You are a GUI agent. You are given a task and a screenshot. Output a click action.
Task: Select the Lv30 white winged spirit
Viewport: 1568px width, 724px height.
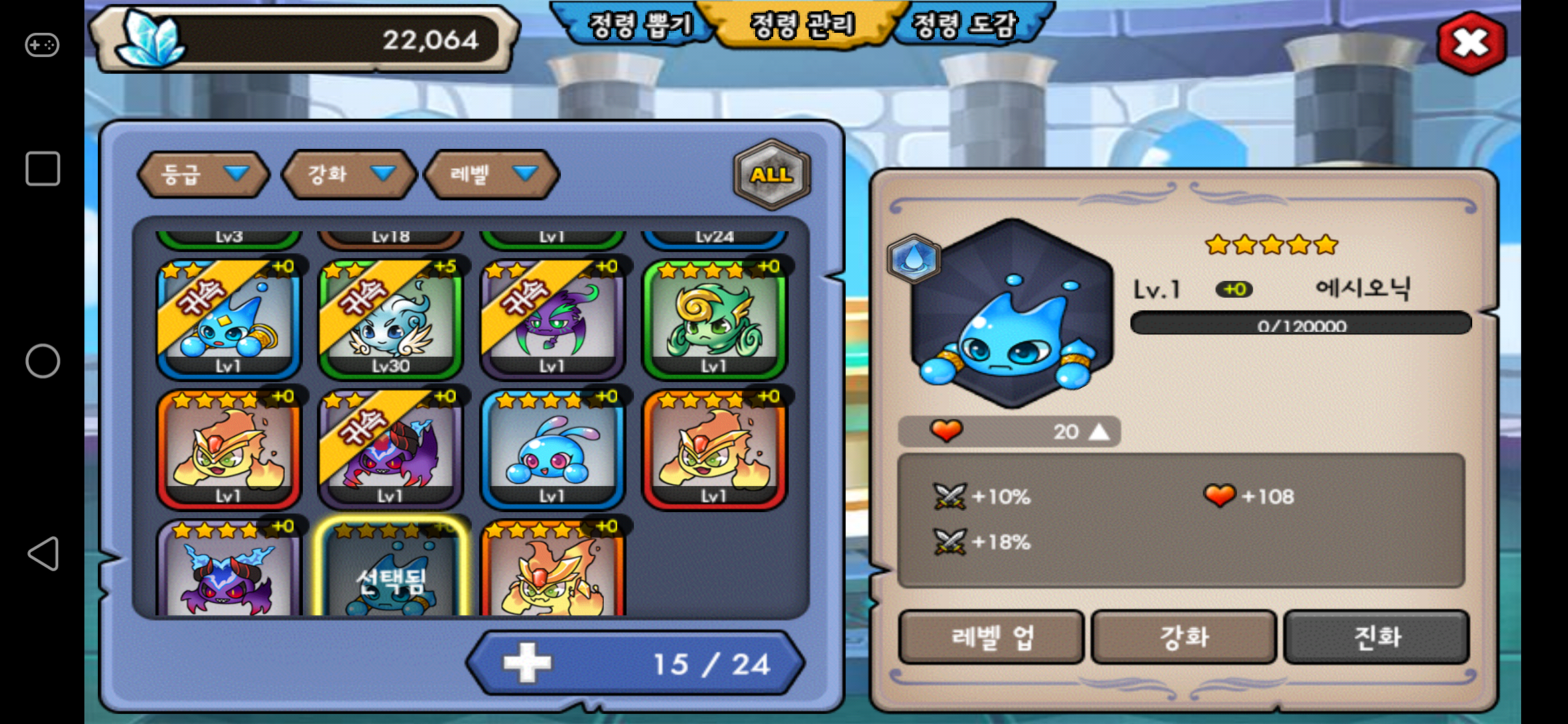[x=390, y=319]
